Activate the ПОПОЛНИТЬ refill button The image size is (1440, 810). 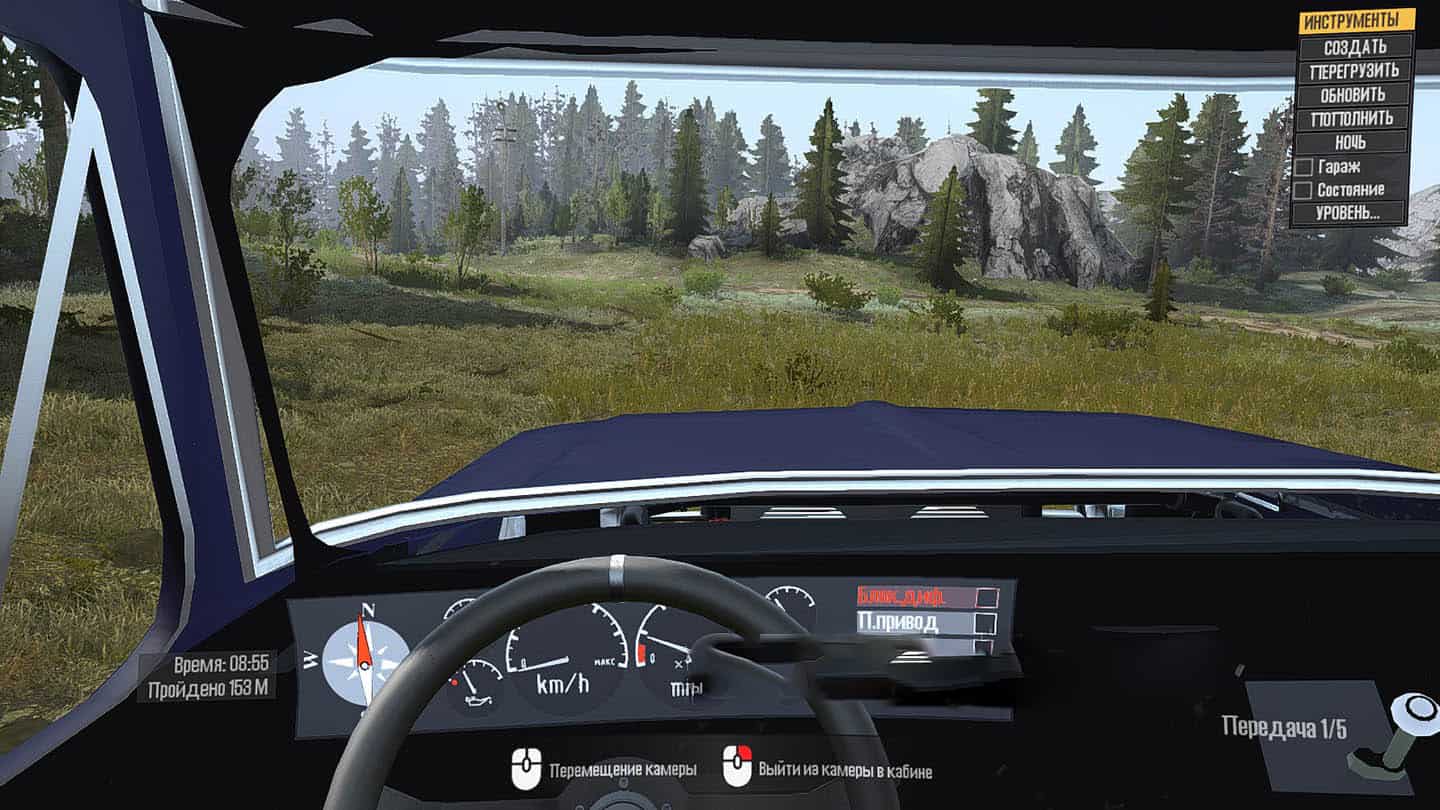[1355, 119]
